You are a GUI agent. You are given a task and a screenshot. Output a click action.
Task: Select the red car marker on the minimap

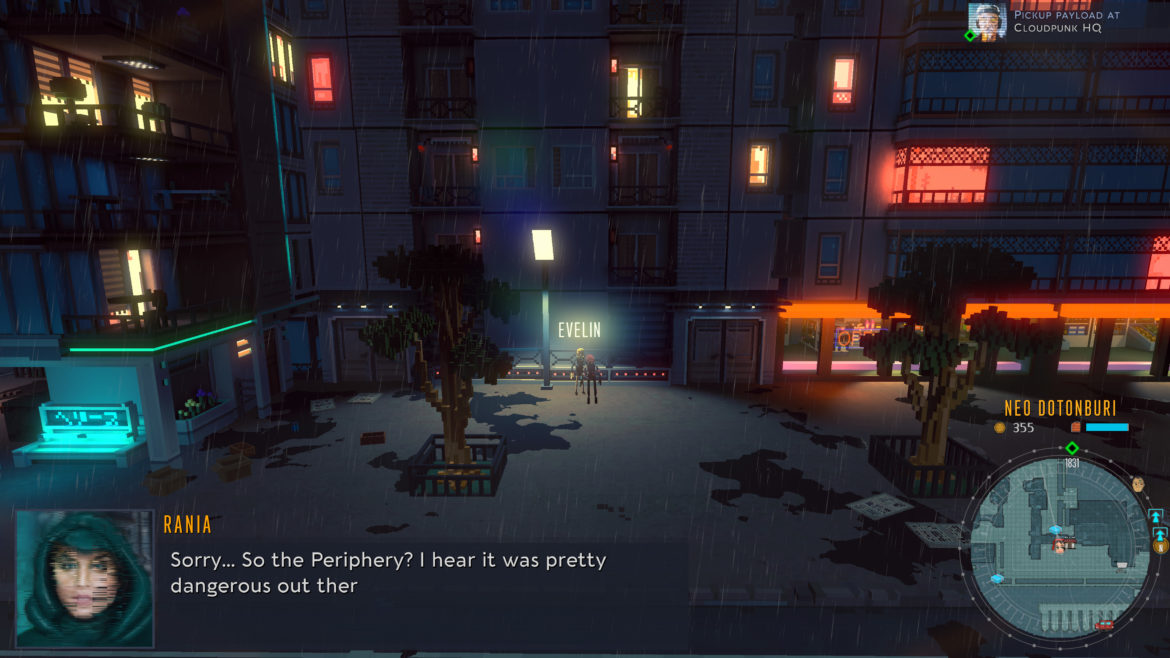(x=1105, y=625)
